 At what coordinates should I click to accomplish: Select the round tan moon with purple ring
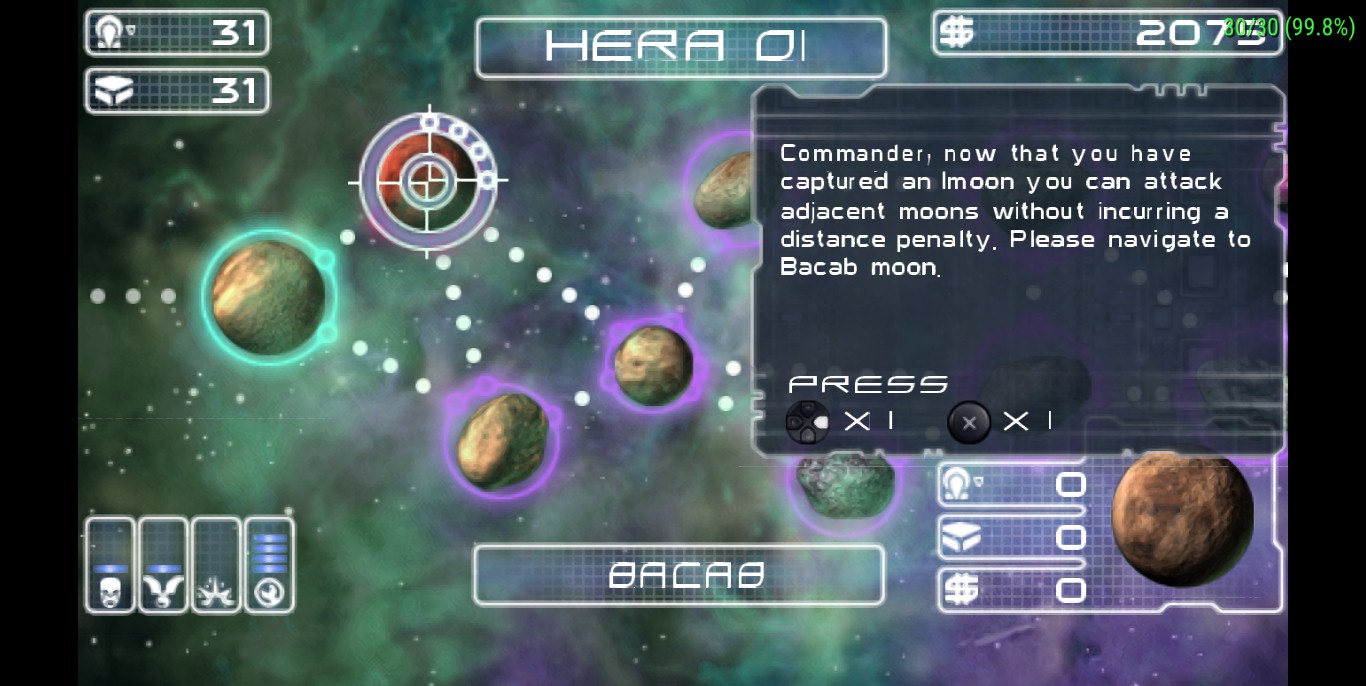(x=653, y=365)
